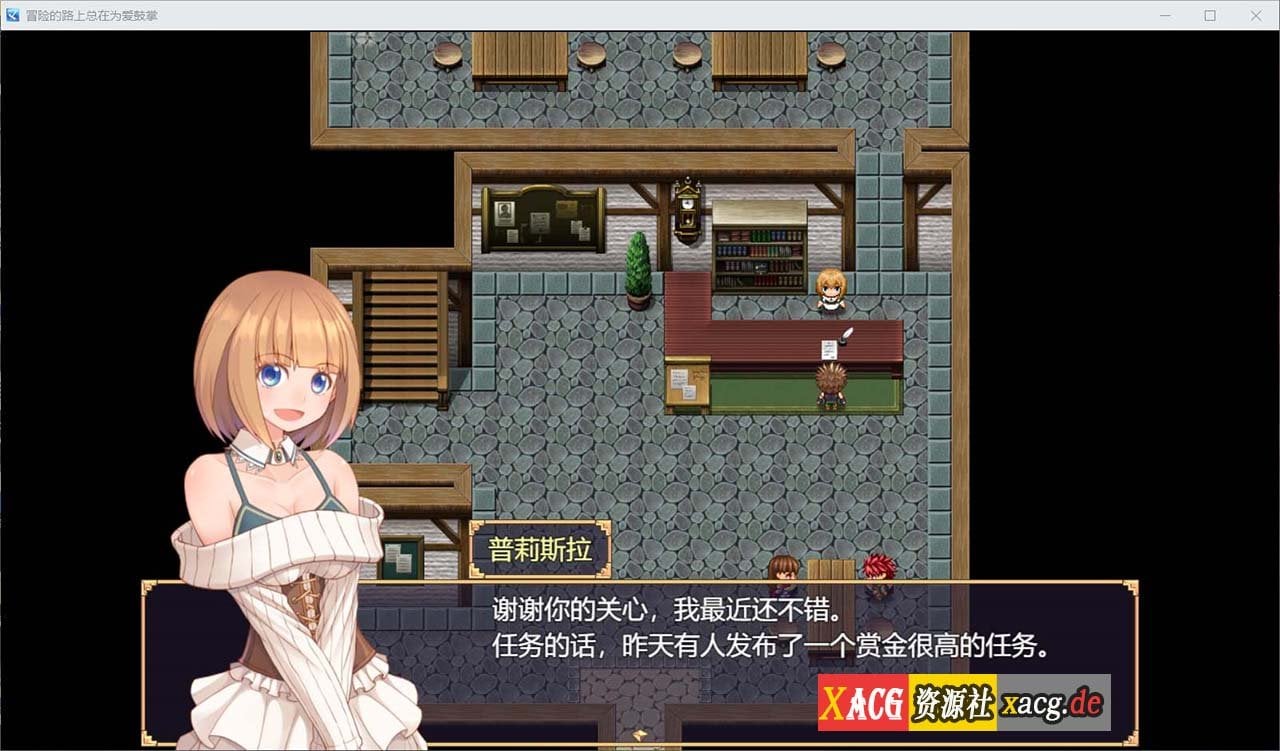The height and width of the screenshot is (751, 1280).
Task: Click the grandfather clock on the wall
Action: tap(688, 210)
